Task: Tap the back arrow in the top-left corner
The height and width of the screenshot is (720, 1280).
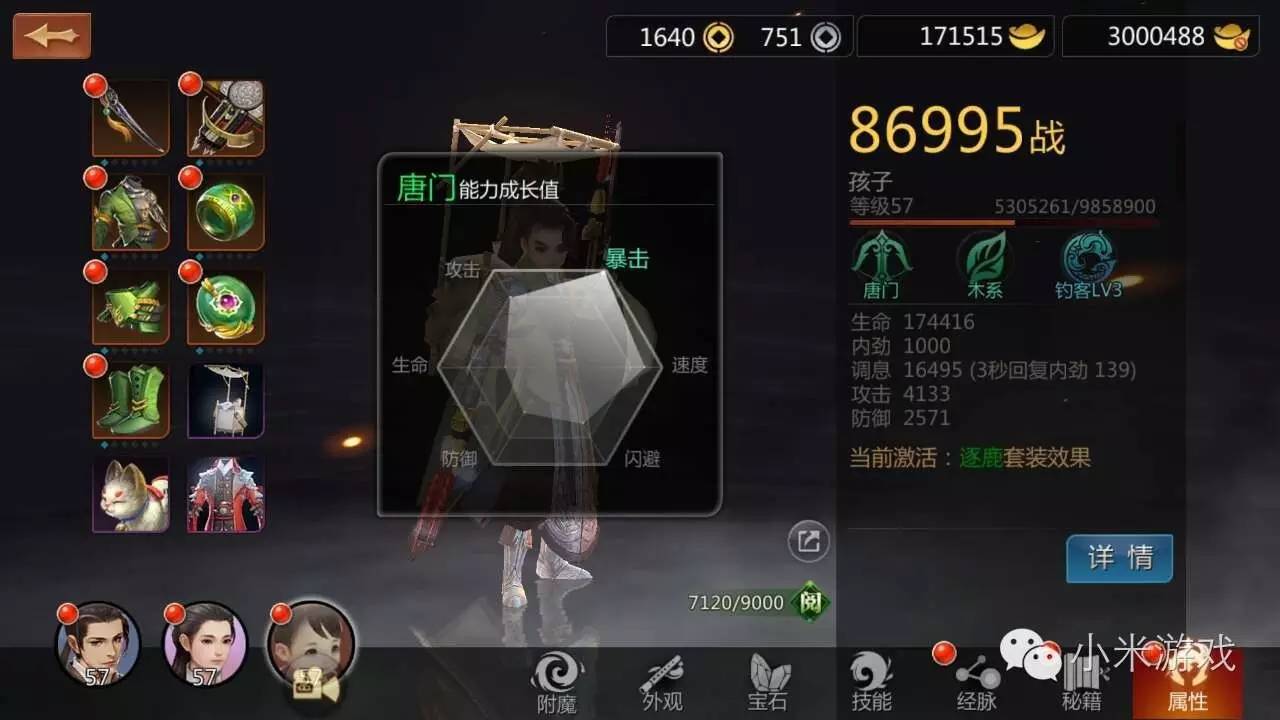Action: coord(50,33)
